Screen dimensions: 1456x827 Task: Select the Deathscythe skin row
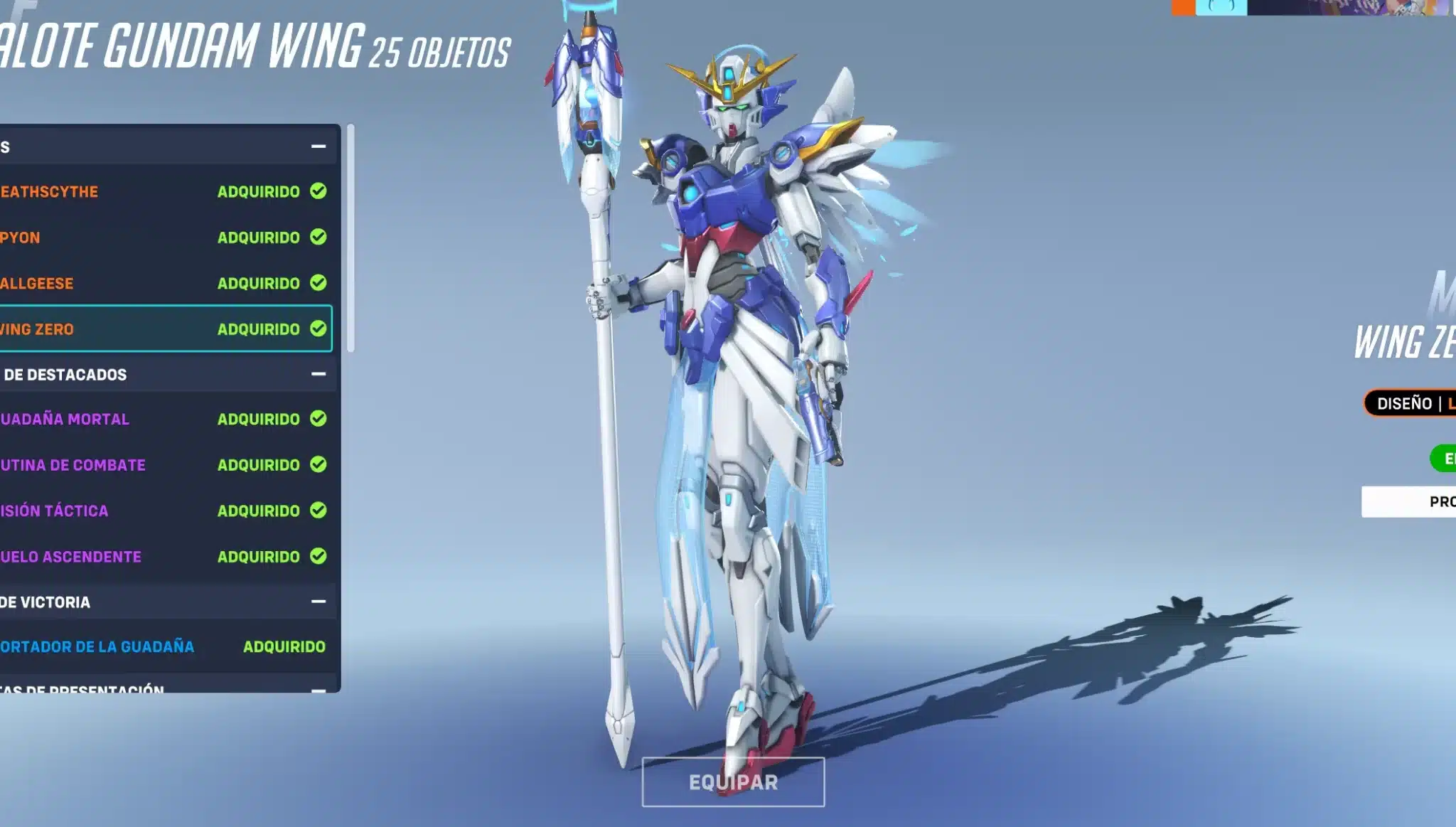(164, 191)
